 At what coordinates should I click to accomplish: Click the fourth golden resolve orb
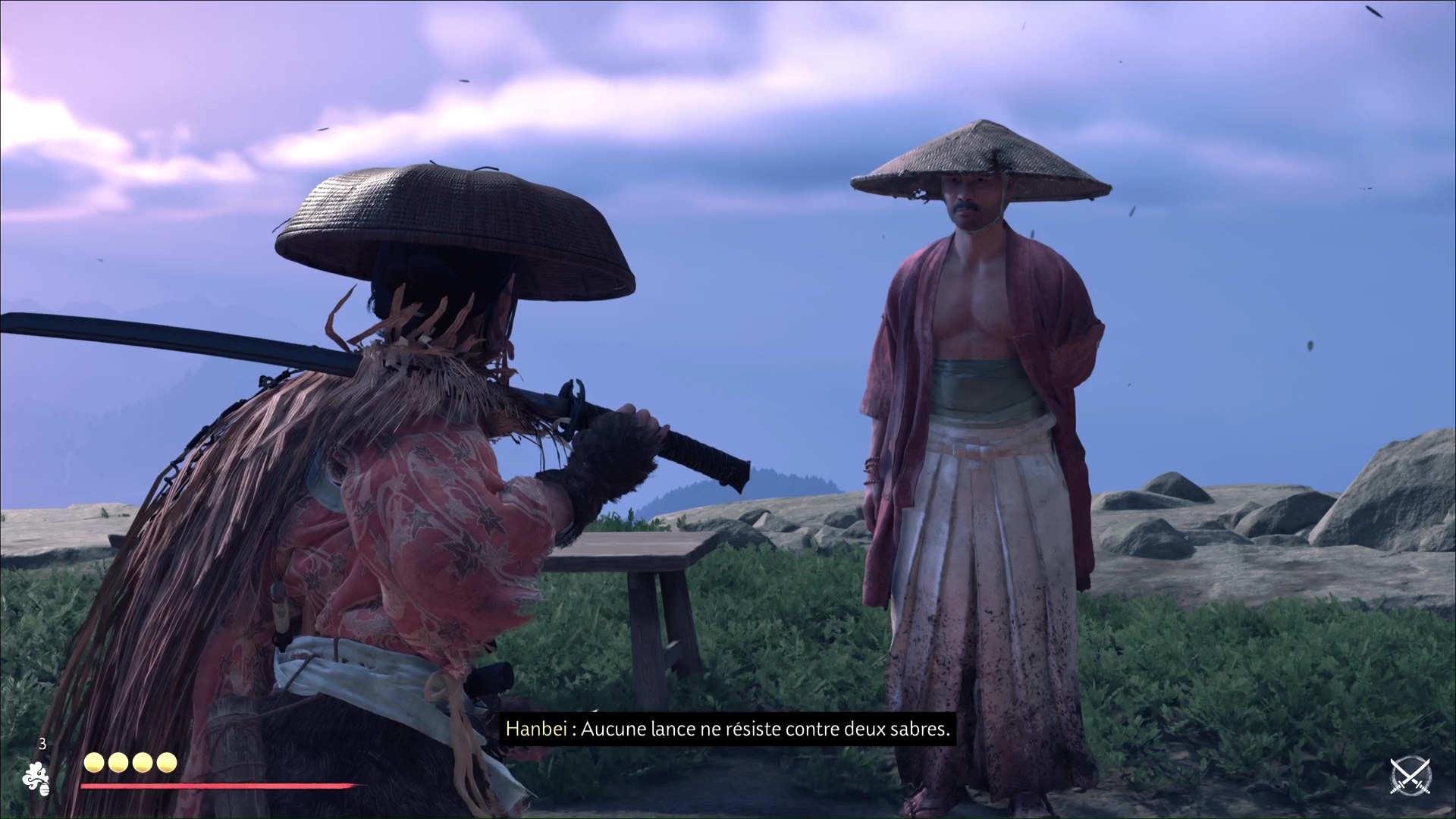(x=165, y=763)
